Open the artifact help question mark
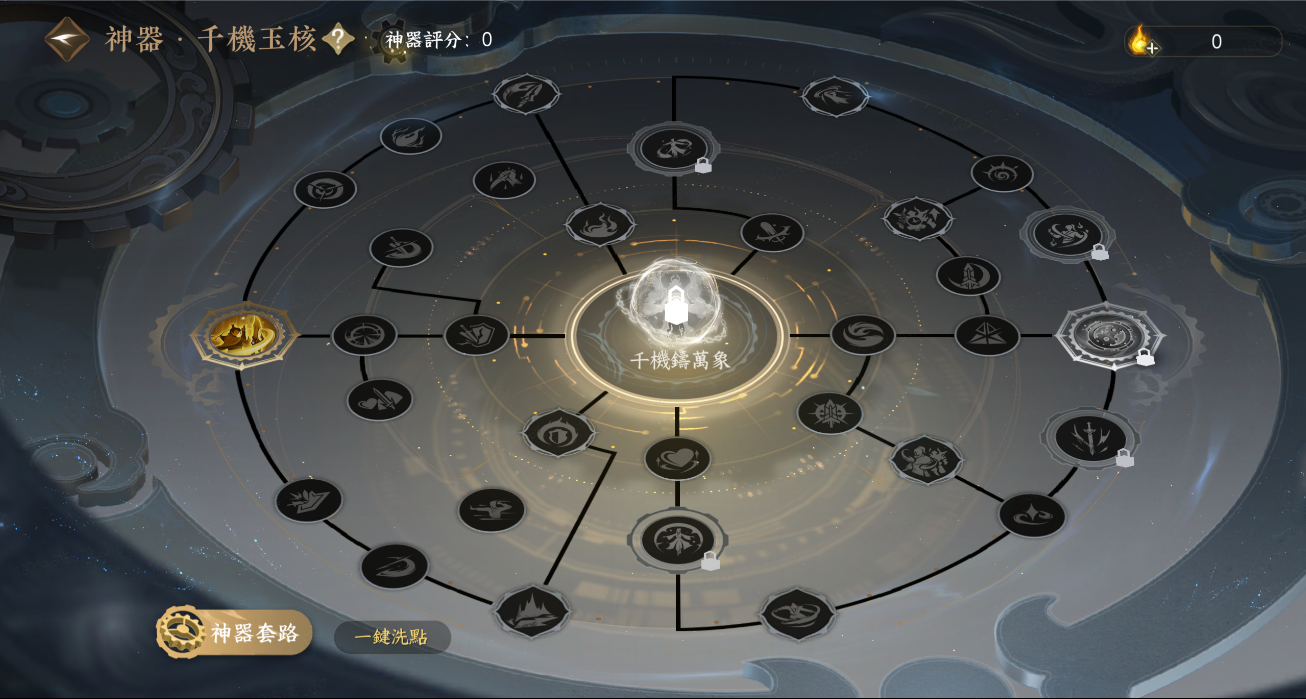 point(339,40)
